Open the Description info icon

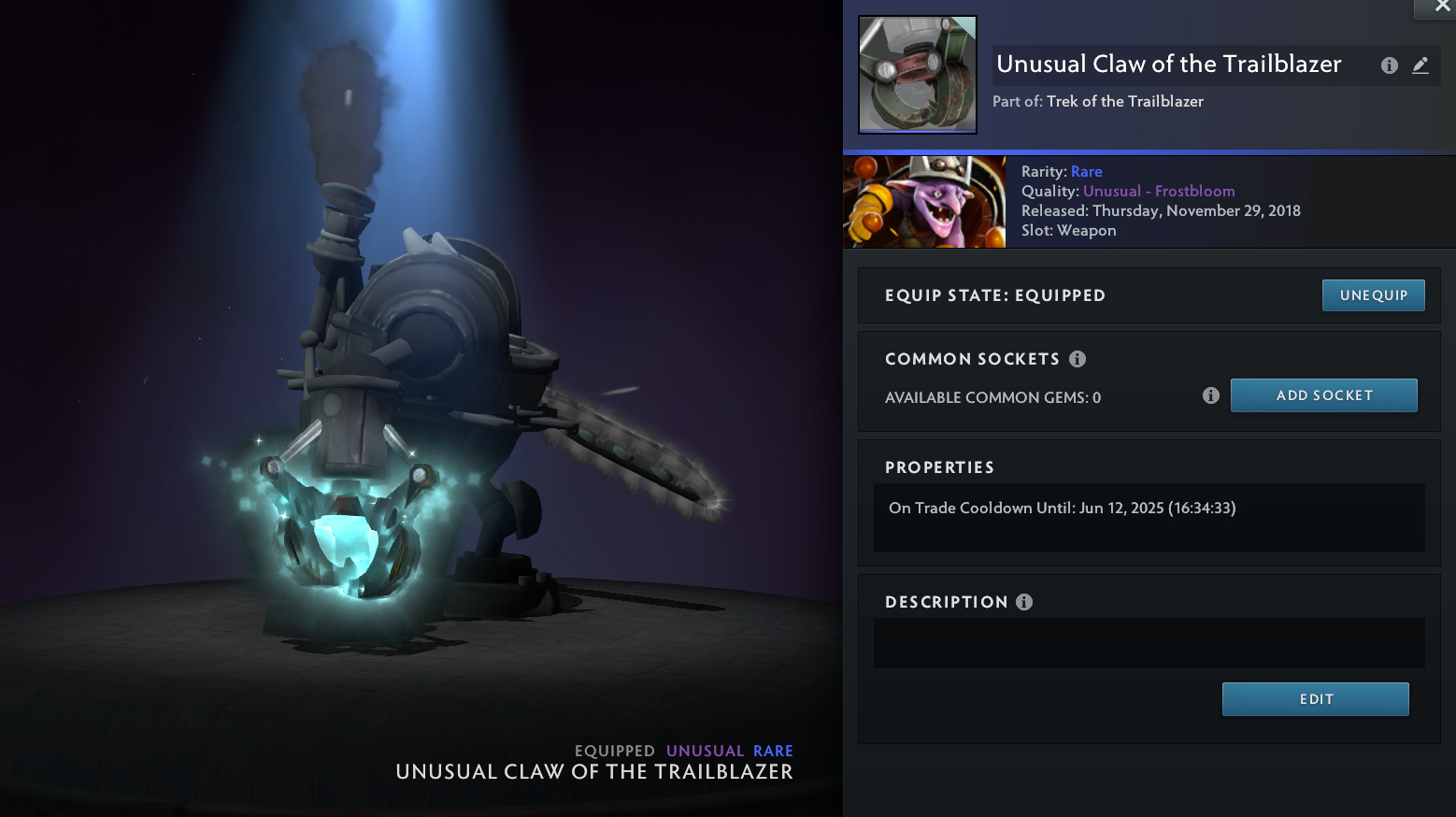coord(1024,602)
